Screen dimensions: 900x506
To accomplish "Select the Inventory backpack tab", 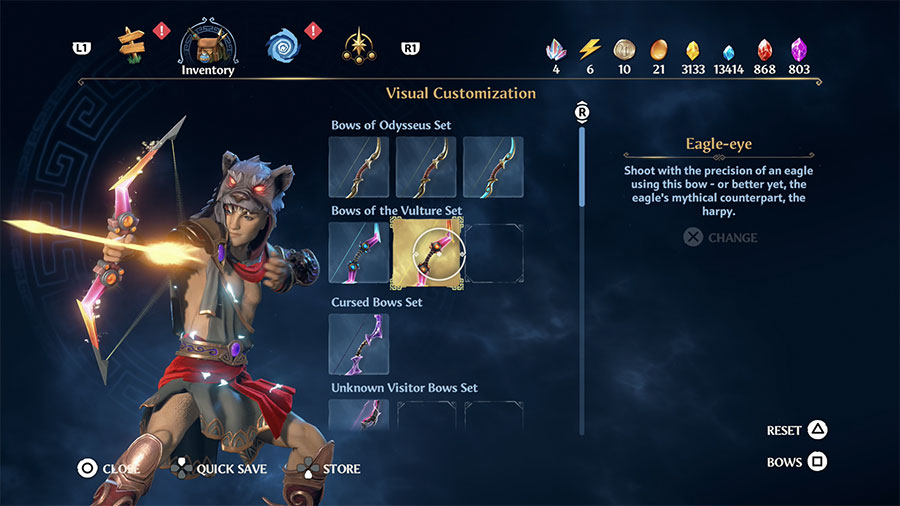I will (x=208, y=45).
